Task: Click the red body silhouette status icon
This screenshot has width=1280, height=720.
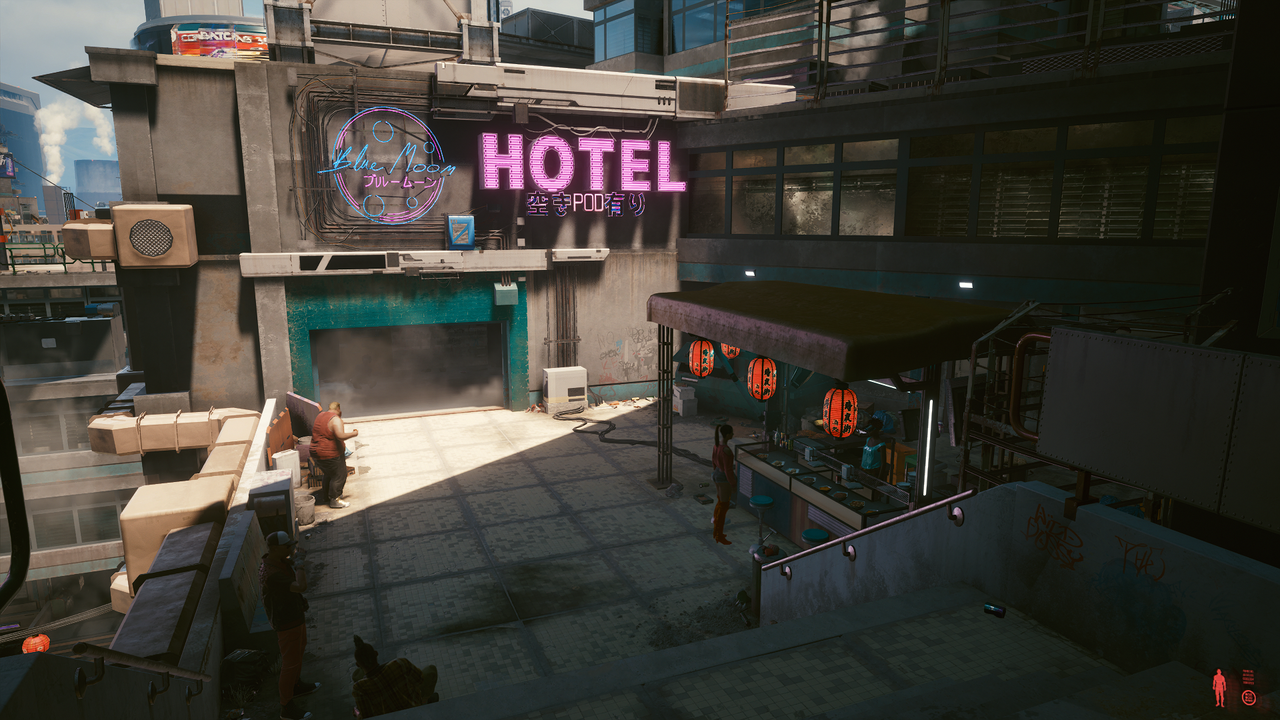Action: 1219,688
